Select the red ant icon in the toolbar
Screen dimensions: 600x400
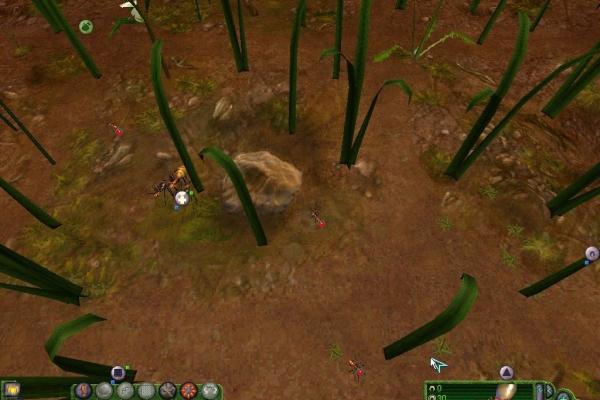click(x=83, y=390)
